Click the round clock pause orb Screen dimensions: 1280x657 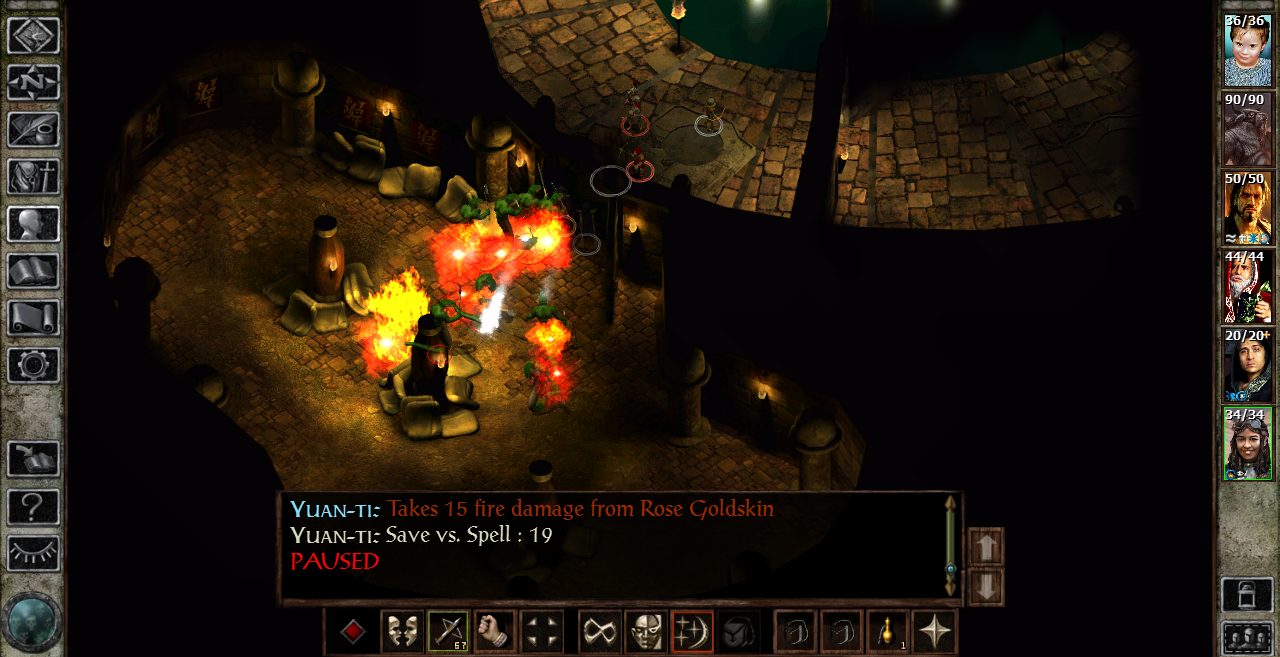click(33, 621)
